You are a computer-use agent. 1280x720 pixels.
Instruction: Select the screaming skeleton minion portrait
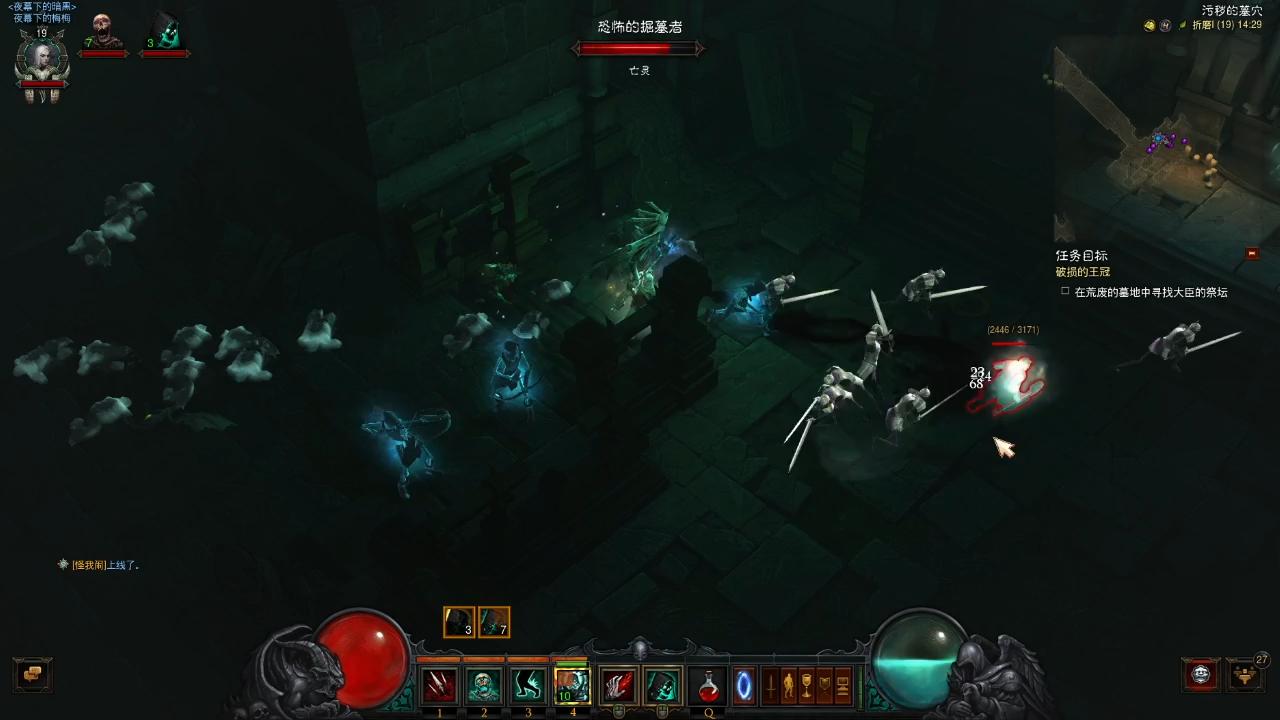pyautogui.click(x=102, y=33)
